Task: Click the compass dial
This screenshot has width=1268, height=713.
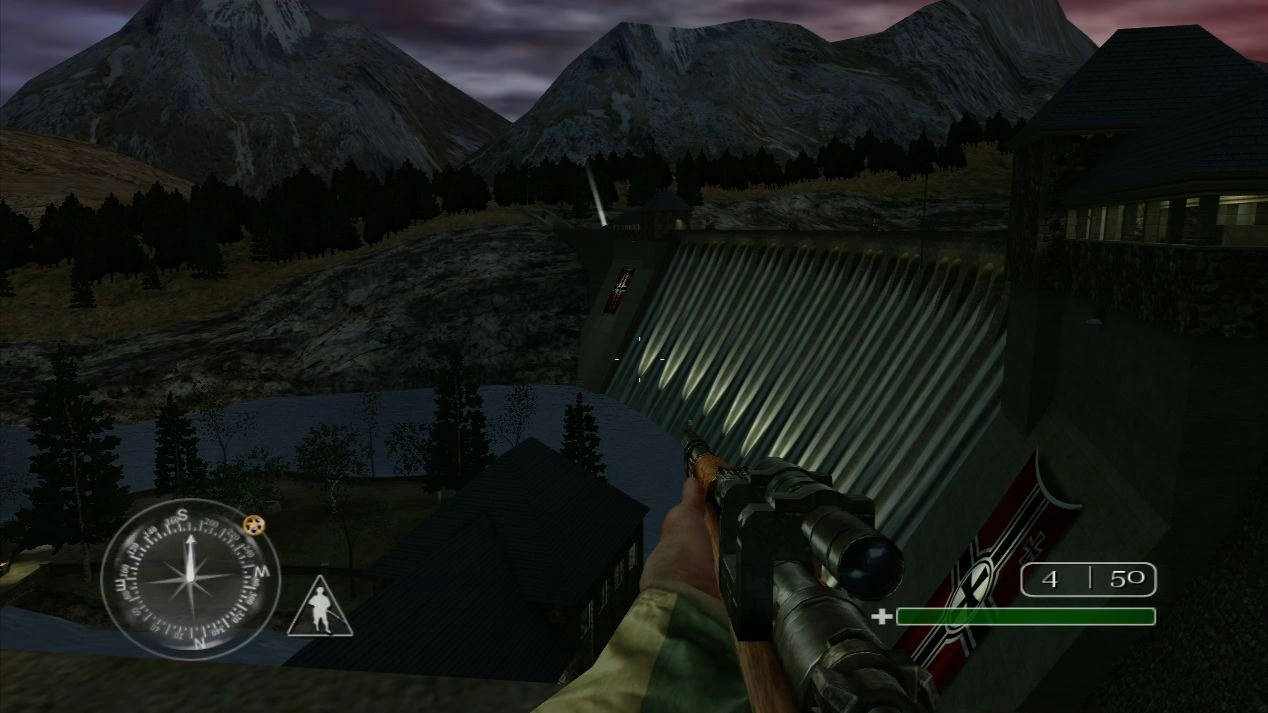Action: pos(189,579)
